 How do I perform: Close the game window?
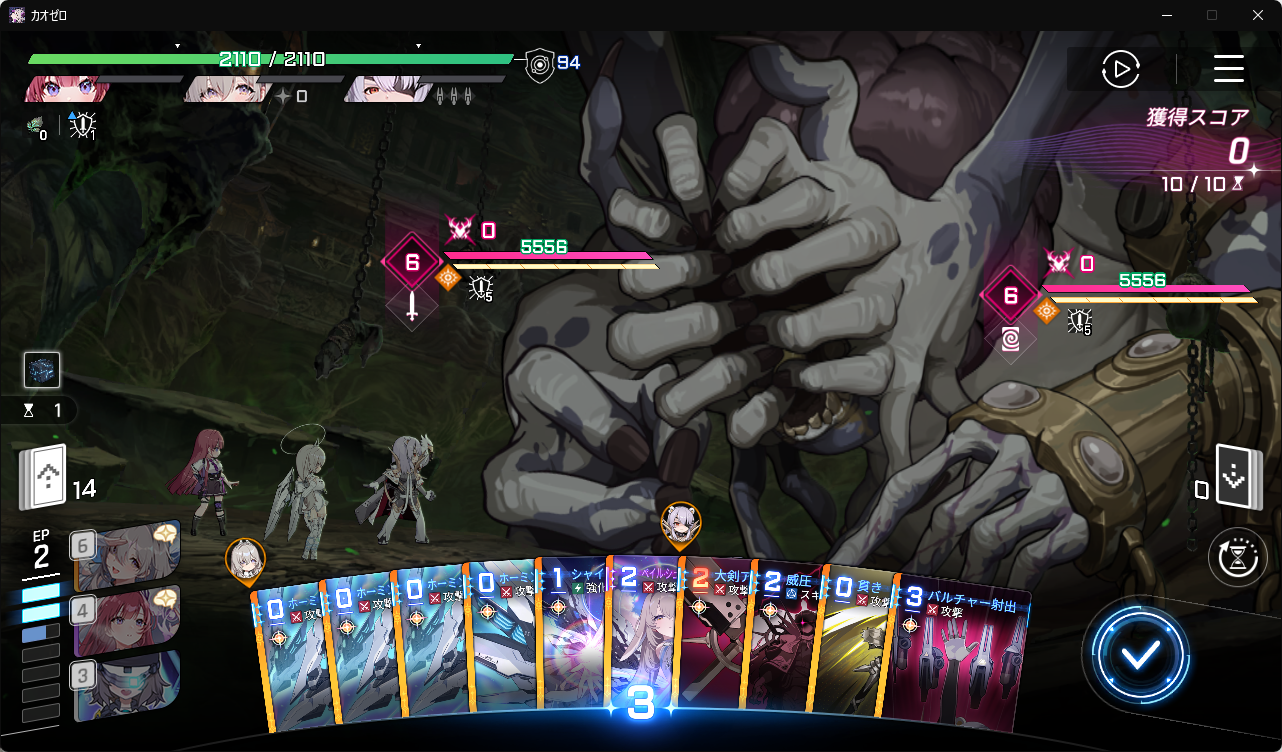(1258, 15)
